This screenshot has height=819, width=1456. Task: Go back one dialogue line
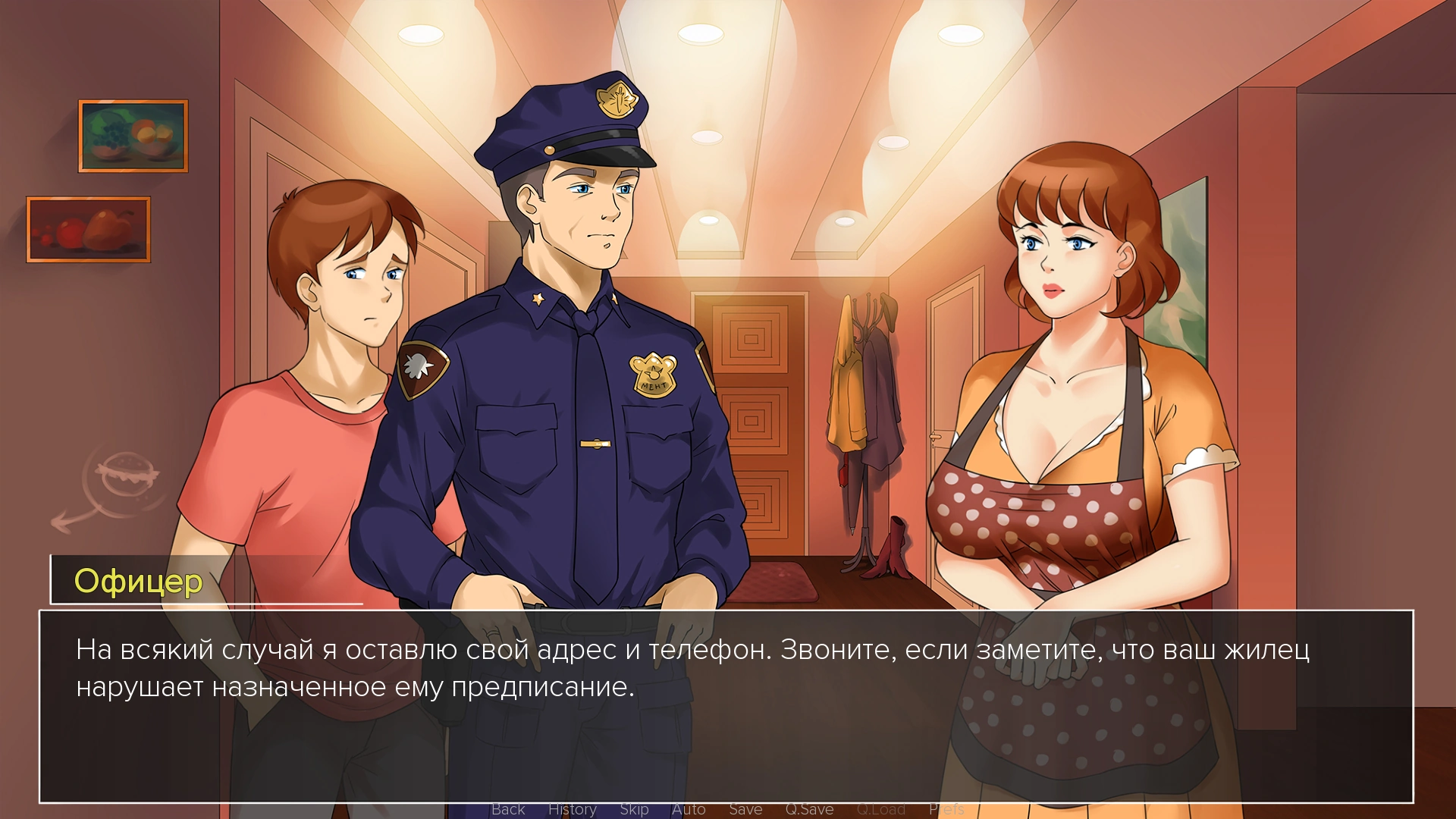pos(508,809)
